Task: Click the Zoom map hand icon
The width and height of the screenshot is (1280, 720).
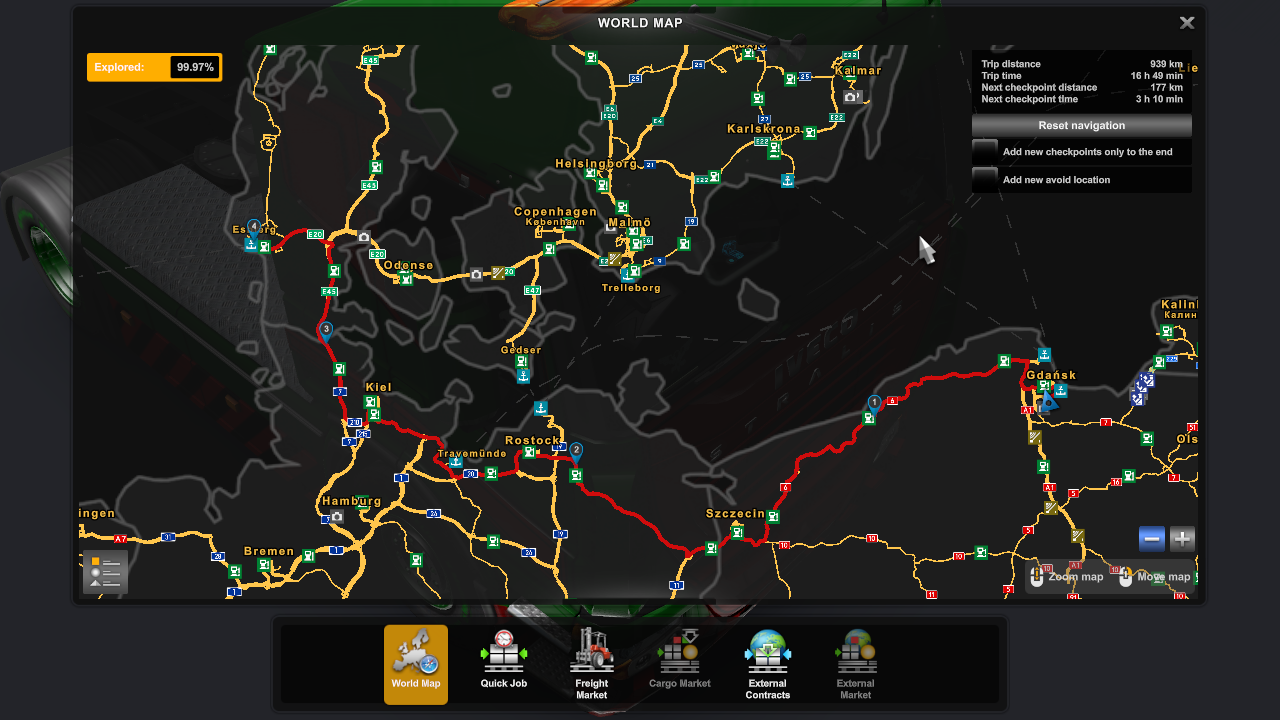Action: [1036, 576]
